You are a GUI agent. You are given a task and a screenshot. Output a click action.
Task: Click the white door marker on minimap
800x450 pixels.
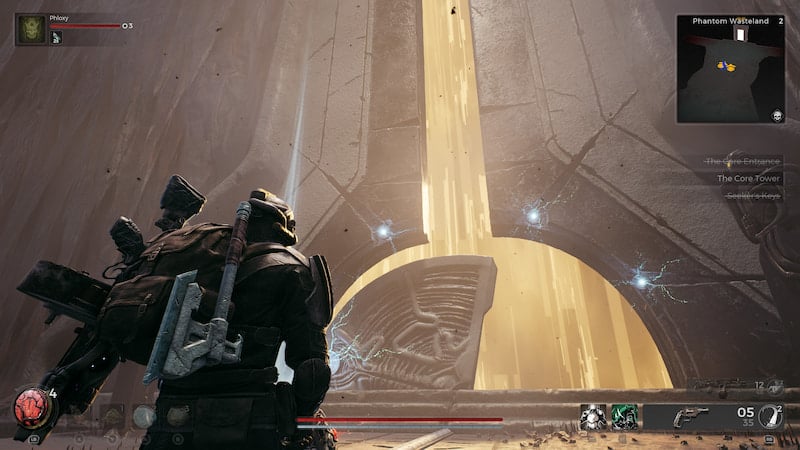click(740, 35)
